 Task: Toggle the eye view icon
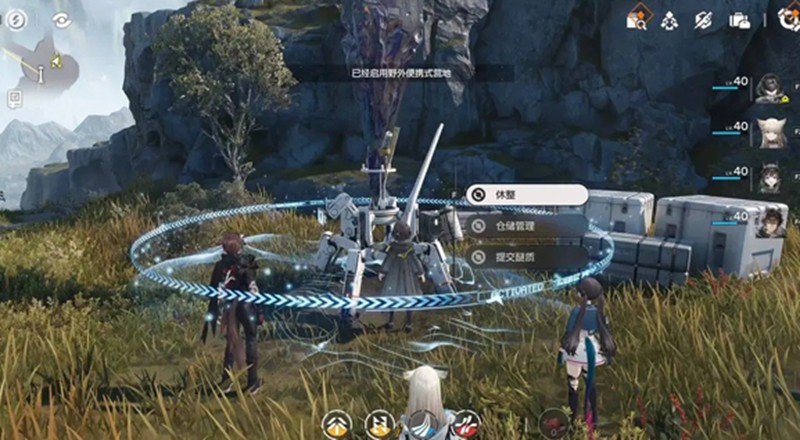62,19
